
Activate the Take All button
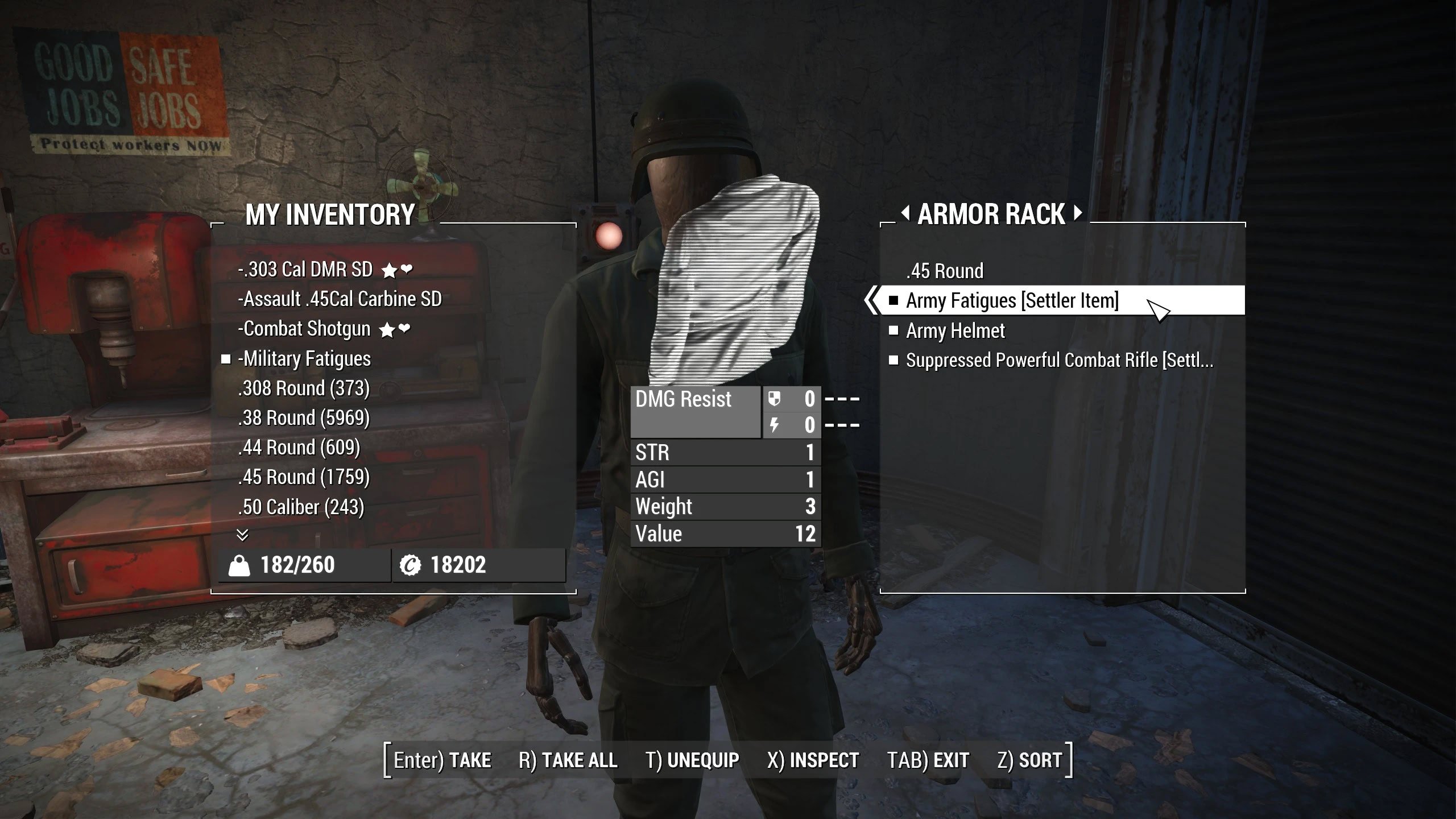tap(568, 760)
